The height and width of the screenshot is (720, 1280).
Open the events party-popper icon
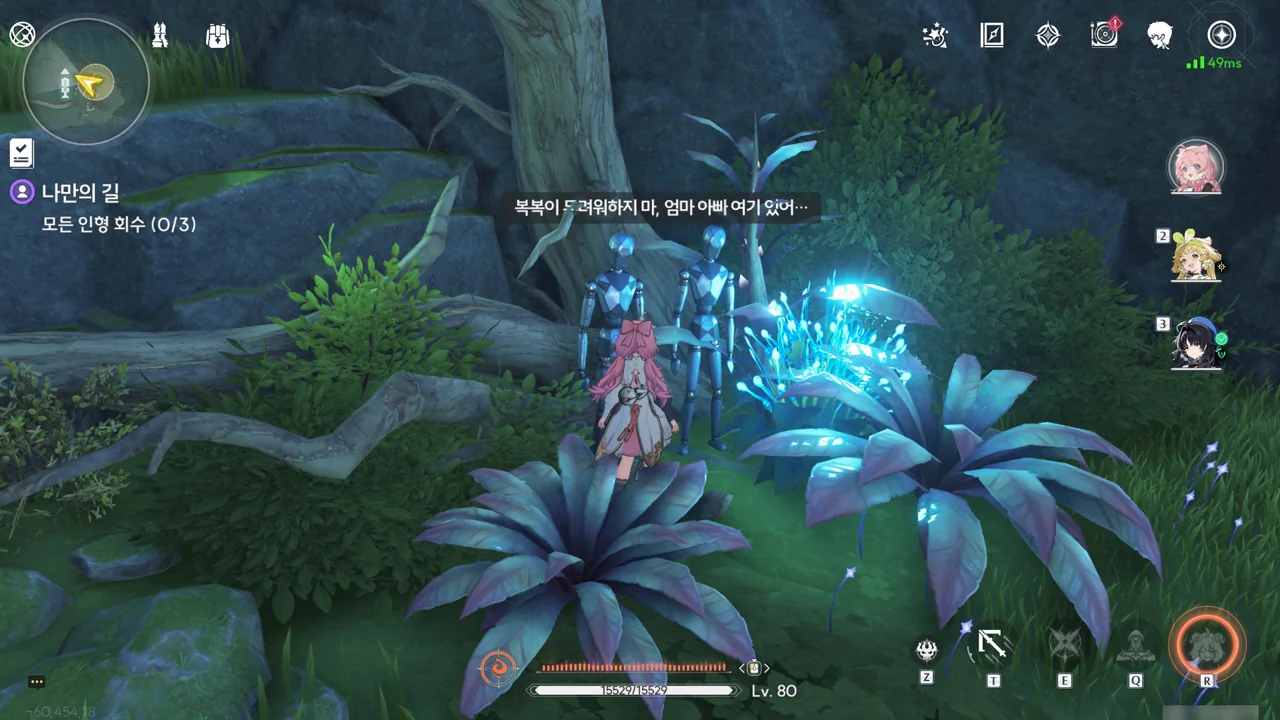point(934,36)
